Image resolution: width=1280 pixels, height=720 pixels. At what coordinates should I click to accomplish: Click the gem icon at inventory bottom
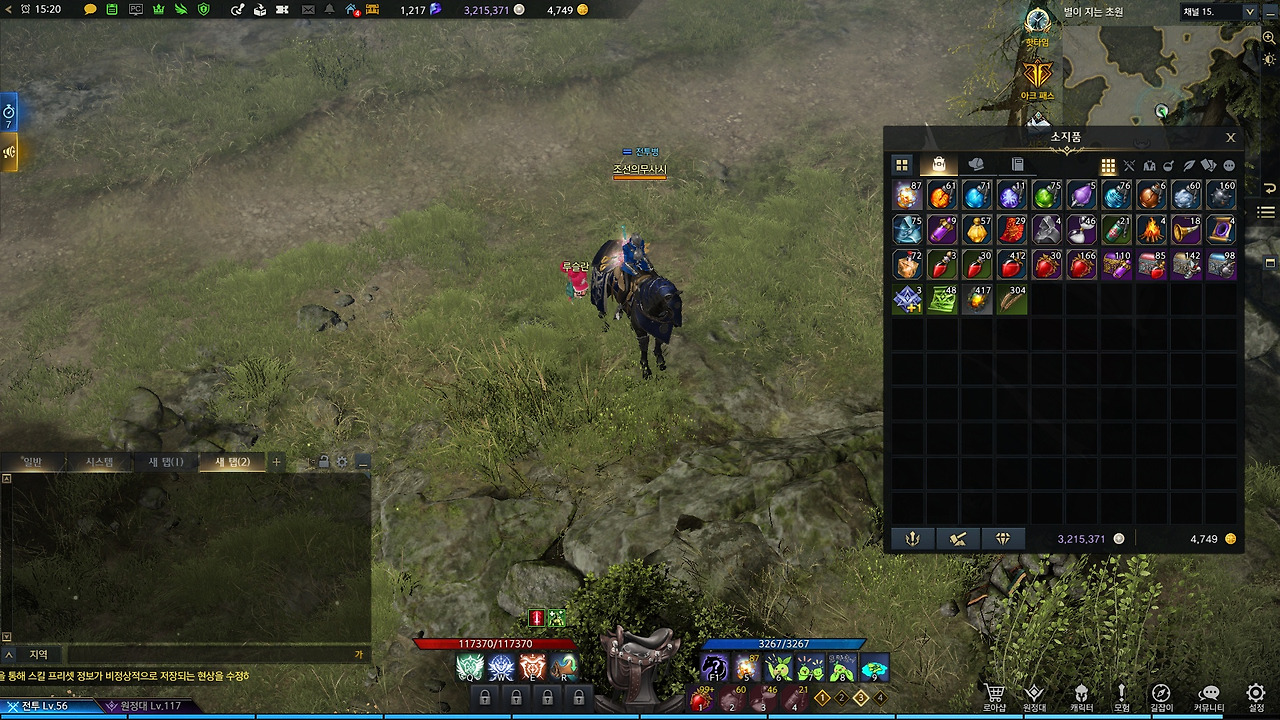[1003, 539]
